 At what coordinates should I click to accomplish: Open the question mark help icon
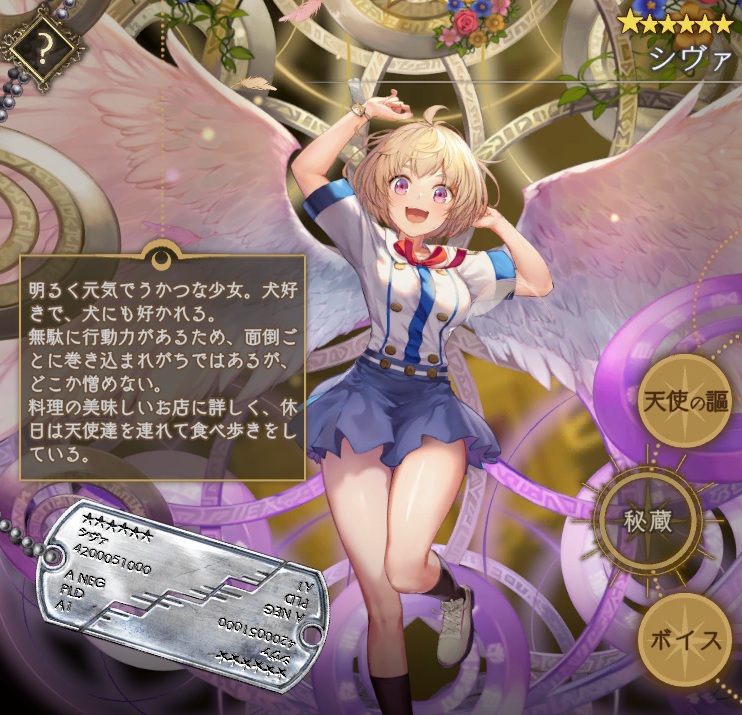43,45
